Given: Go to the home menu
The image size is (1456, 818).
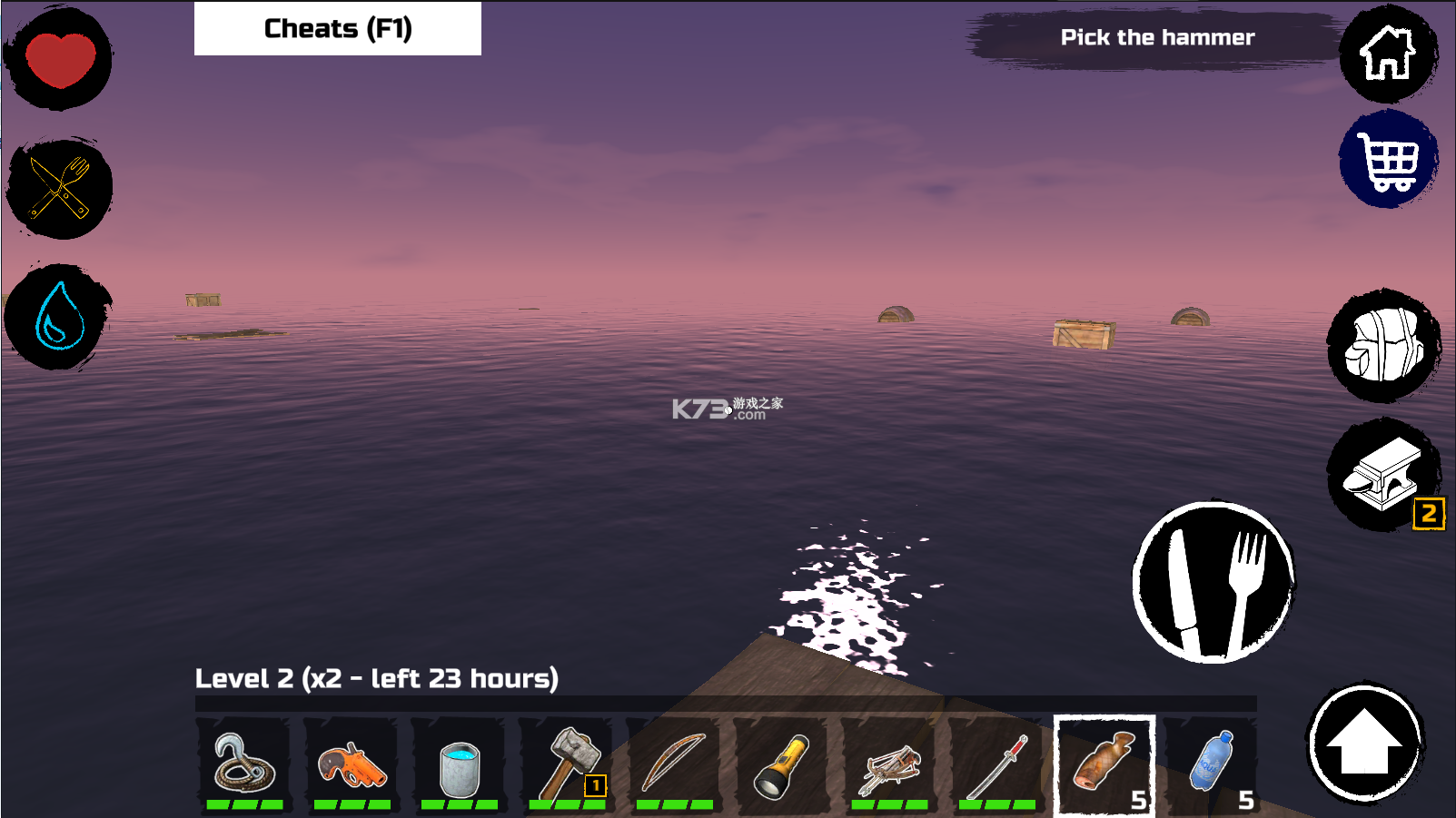Looking at the screenshot, I should pyautogui.click(x=1387, y=54).
